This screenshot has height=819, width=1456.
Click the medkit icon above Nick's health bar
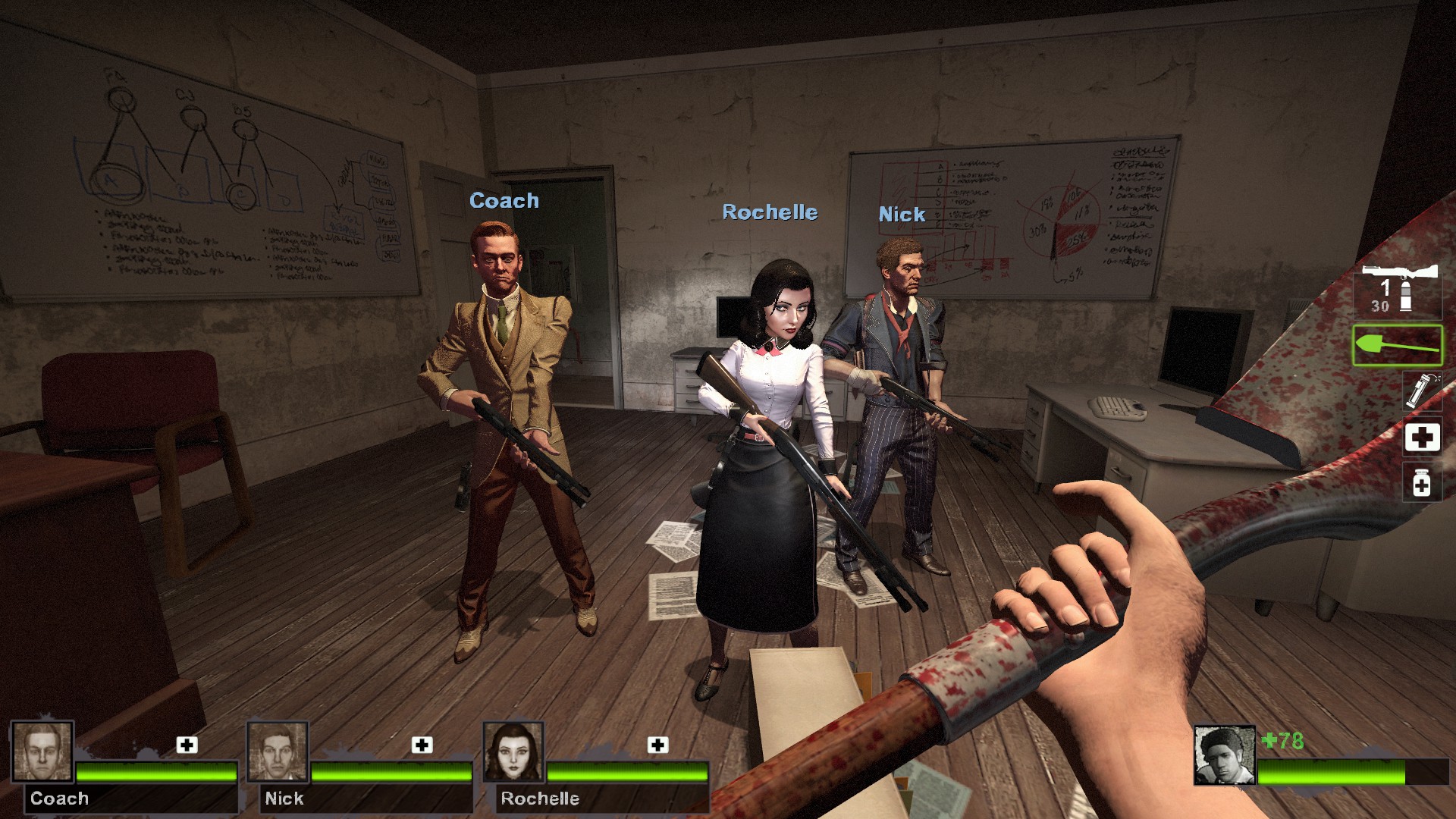422,745
